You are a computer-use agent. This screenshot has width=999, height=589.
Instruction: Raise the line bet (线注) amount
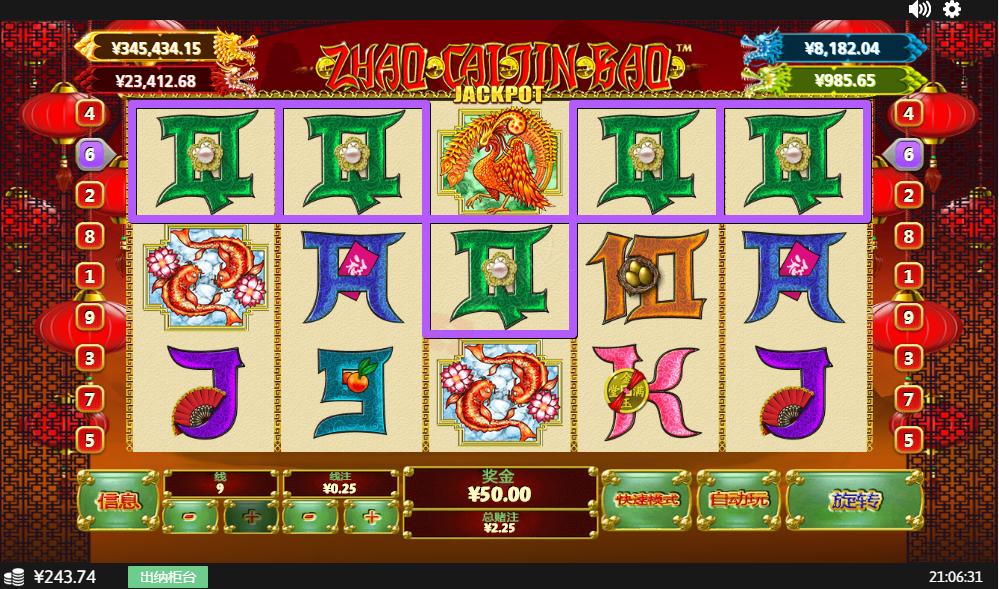click(371, 517)
